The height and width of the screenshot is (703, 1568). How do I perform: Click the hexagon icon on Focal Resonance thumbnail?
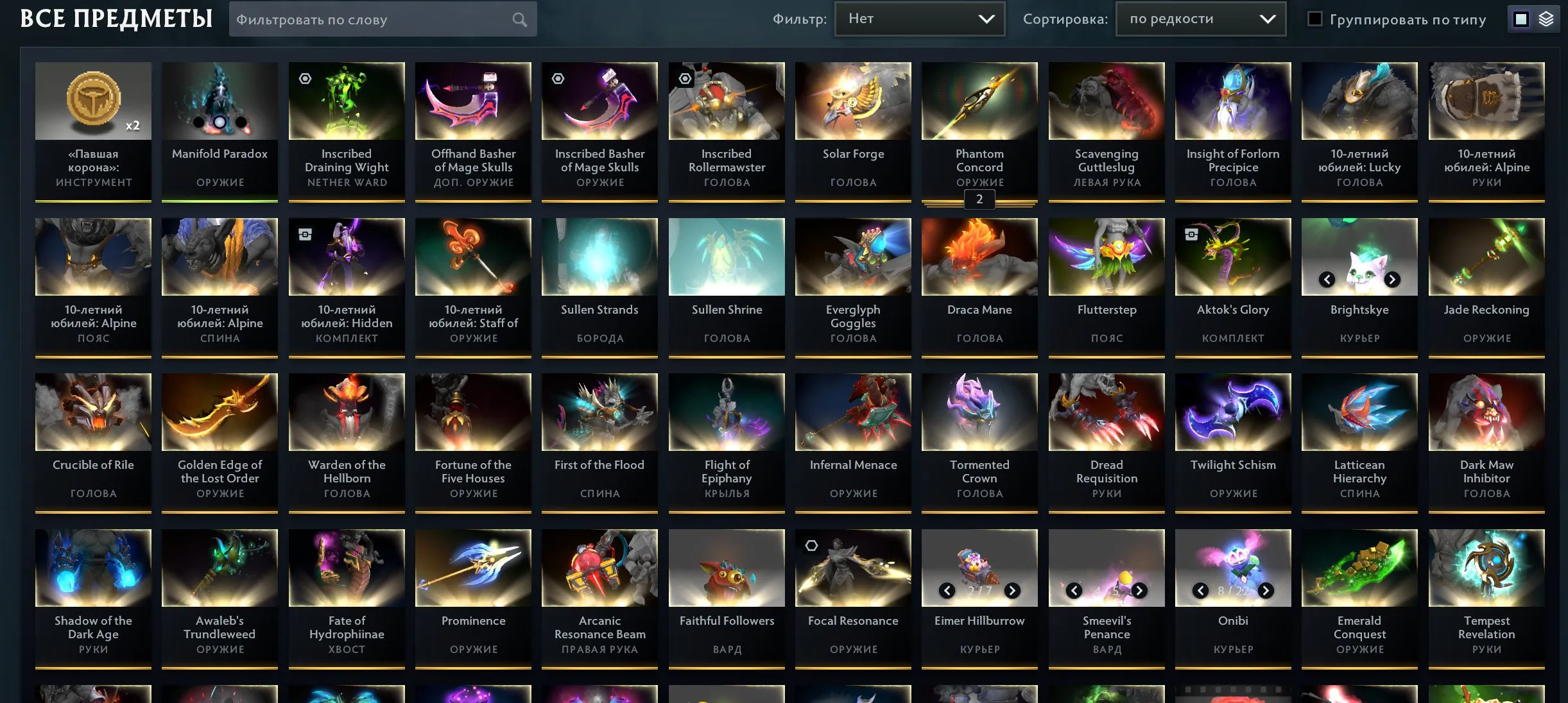[811, 545]
